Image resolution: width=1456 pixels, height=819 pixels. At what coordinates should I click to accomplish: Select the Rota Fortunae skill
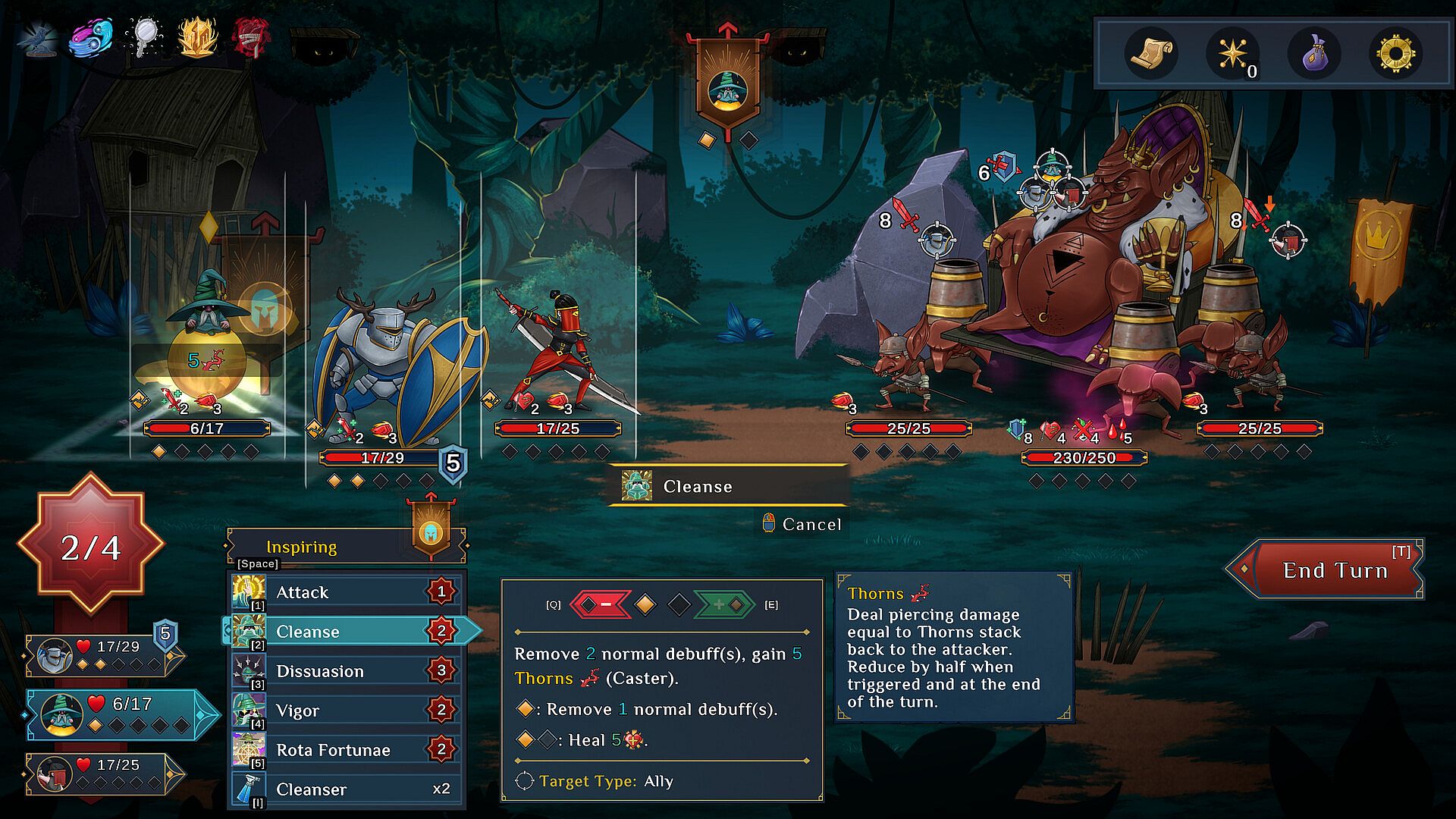(x=346, y=750)
